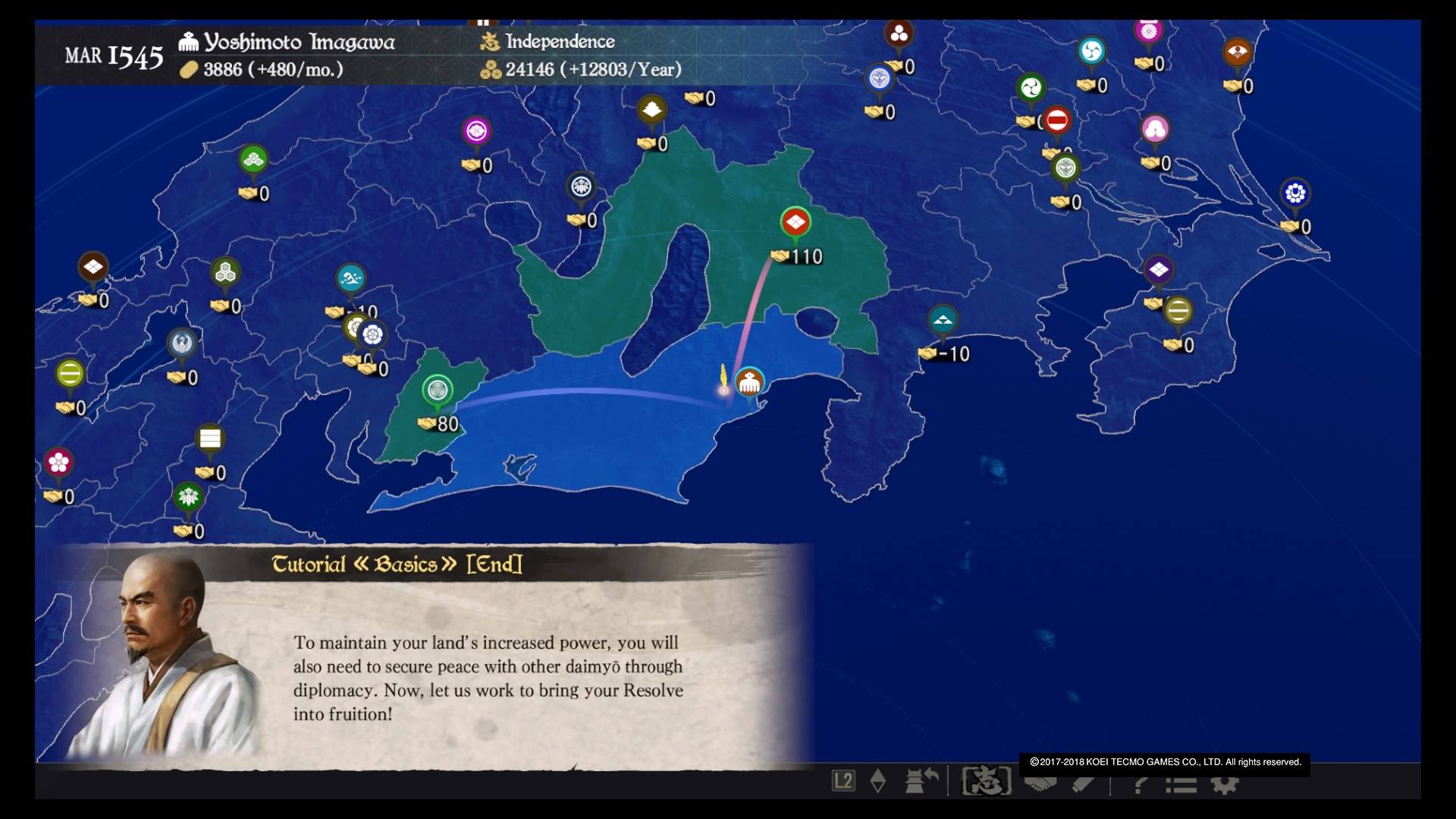
Task: Select the red bar crest clan marker
Action: pyautogui.click(x=1056, y=120)
